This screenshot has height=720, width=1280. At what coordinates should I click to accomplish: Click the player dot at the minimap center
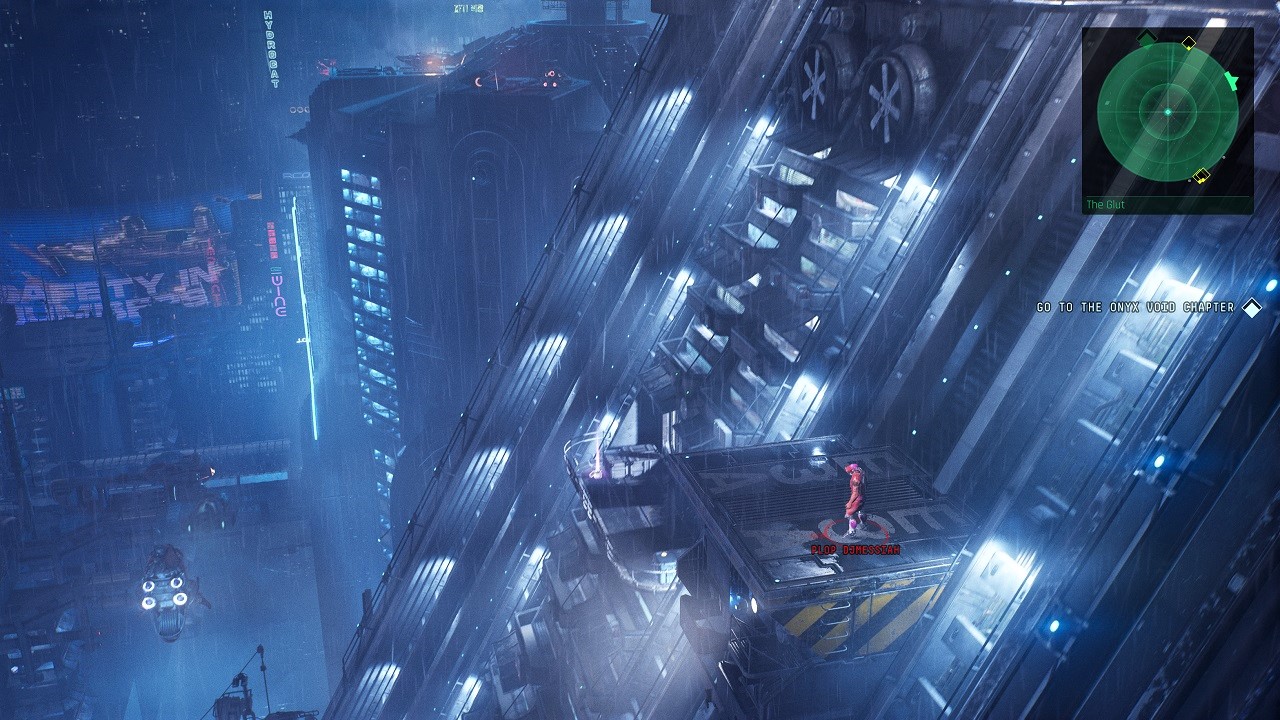point(1168,111)
